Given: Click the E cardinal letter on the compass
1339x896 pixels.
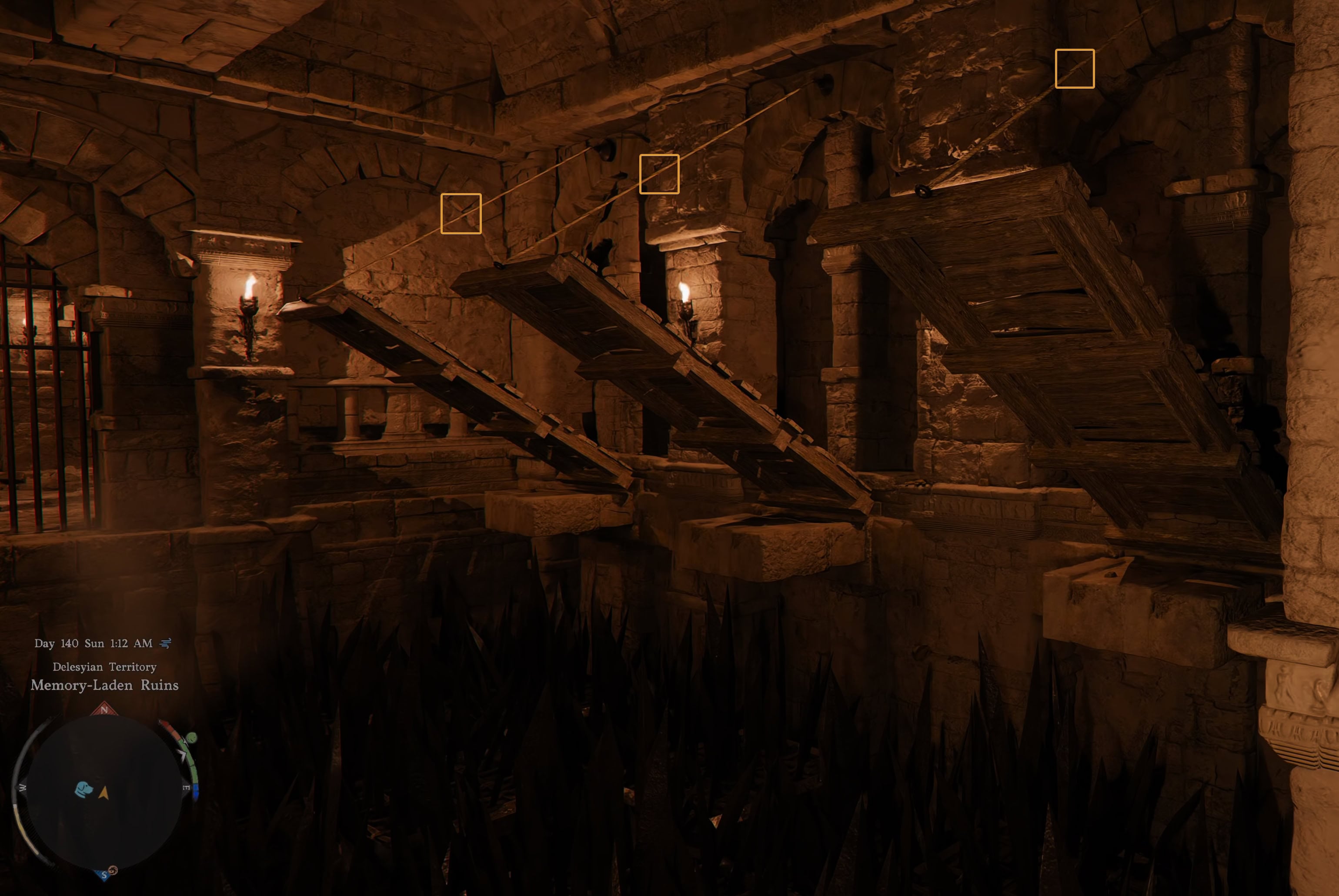Looking at the screenshot, I should click(x=186, y=788).
